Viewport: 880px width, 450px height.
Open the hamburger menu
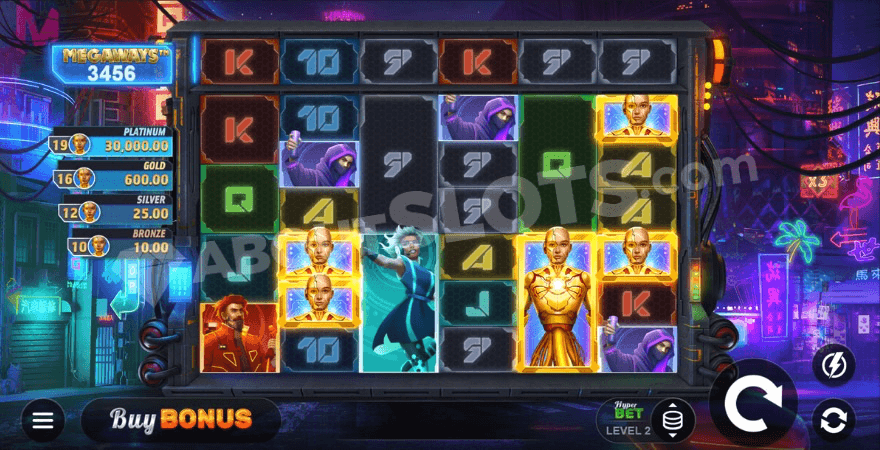42,420
